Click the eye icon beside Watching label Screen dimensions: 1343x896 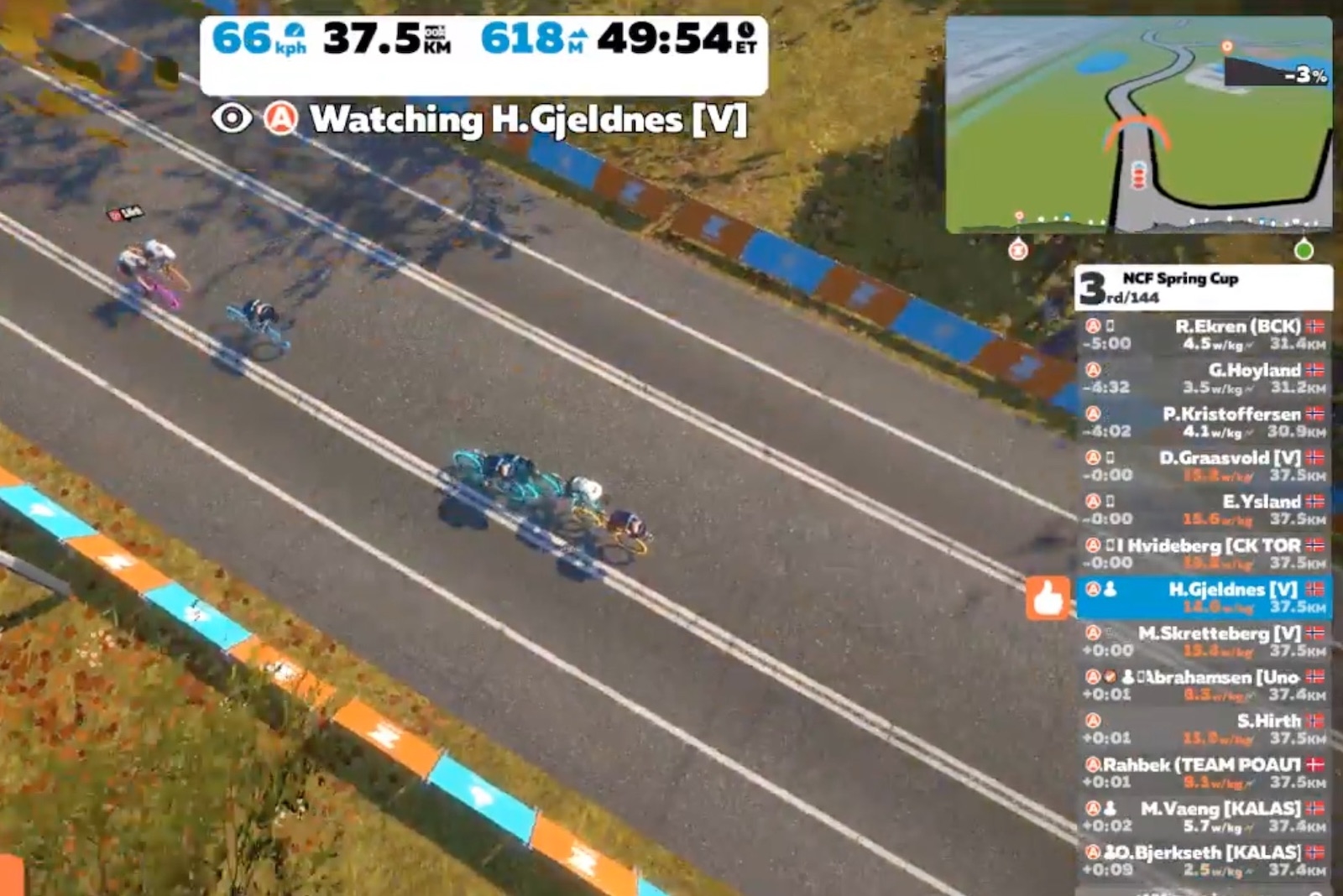(232, 118)
